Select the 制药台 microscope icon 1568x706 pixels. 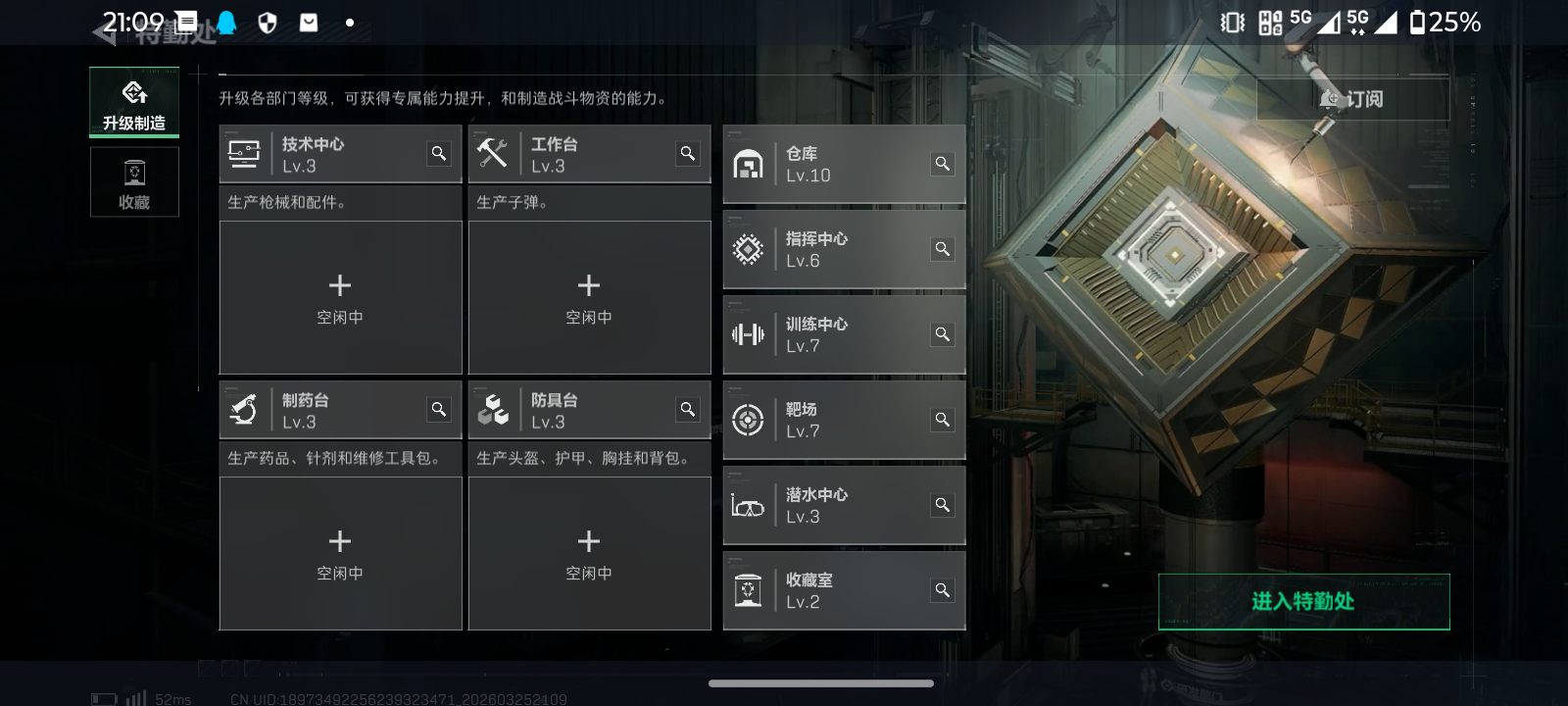pos(244,409)
